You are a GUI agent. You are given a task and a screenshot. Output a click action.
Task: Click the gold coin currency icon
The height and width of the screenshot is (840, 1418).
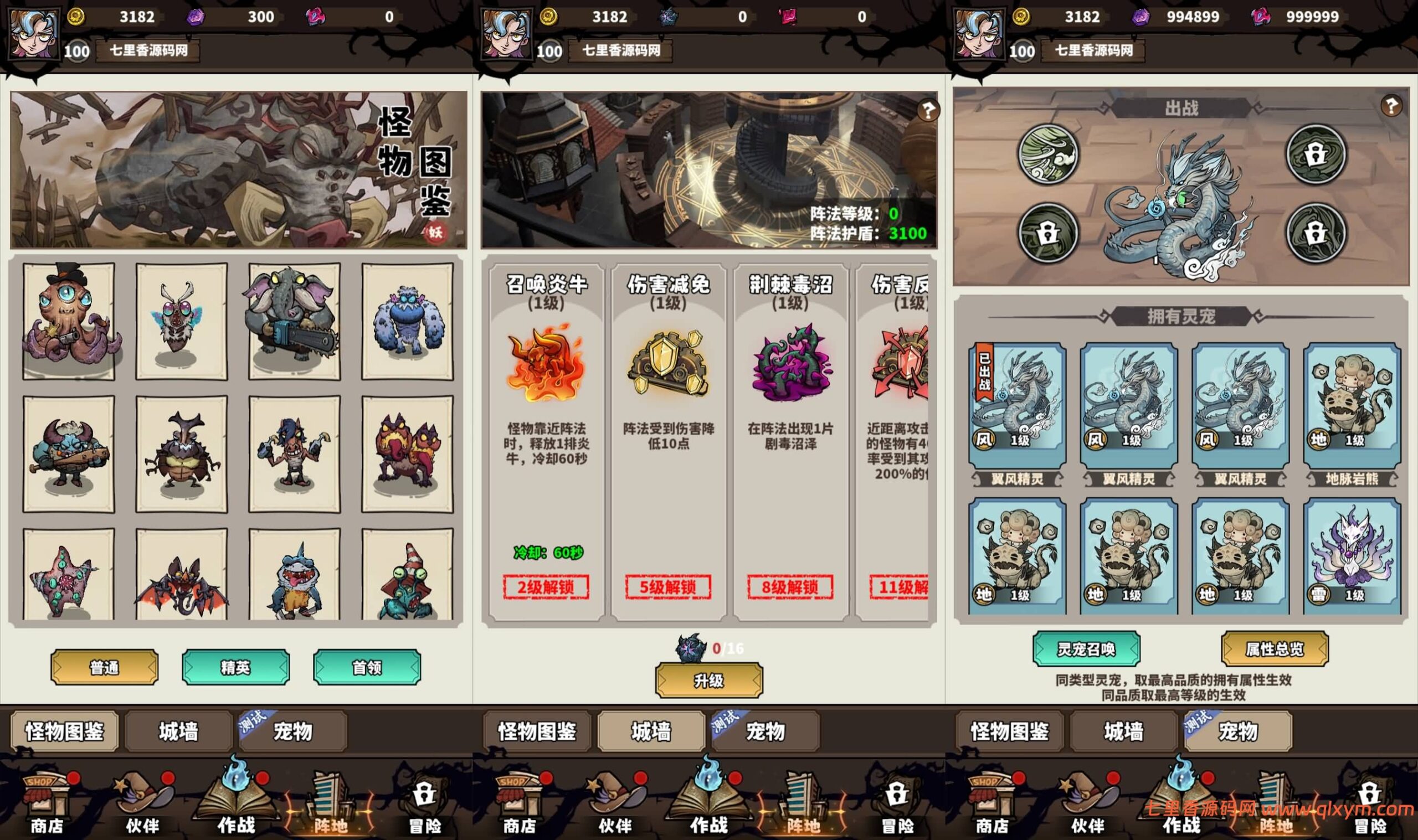click(76, 17)
